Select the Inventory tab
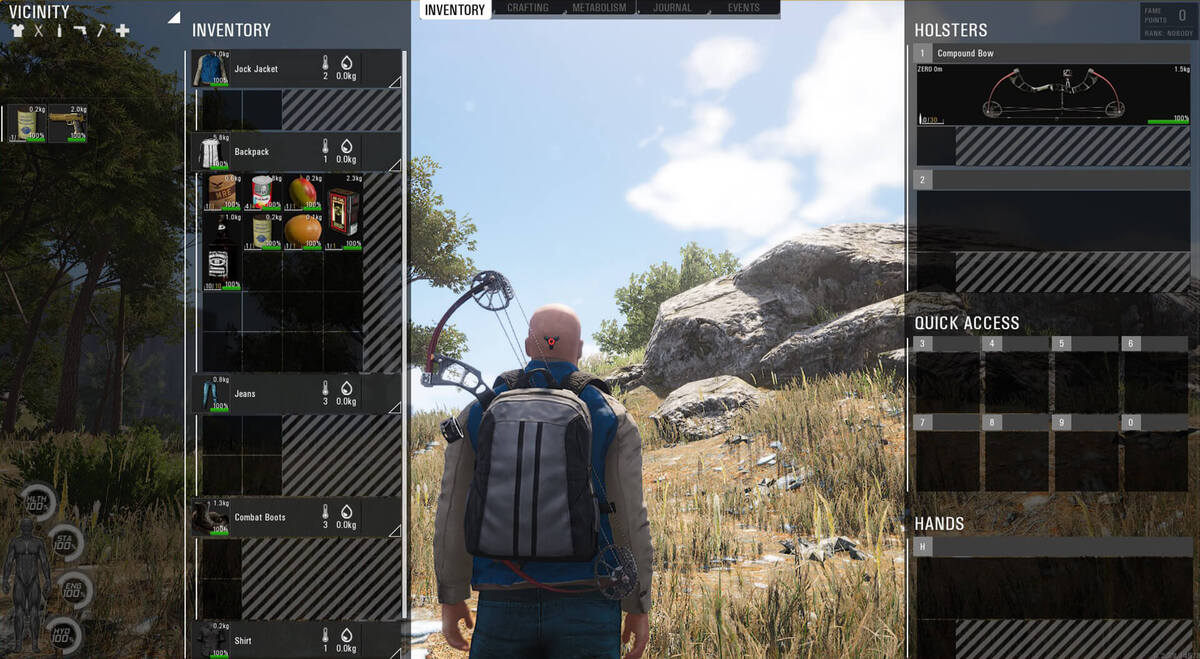Screen dimensions: 1200x659 [x=455, y=10]
